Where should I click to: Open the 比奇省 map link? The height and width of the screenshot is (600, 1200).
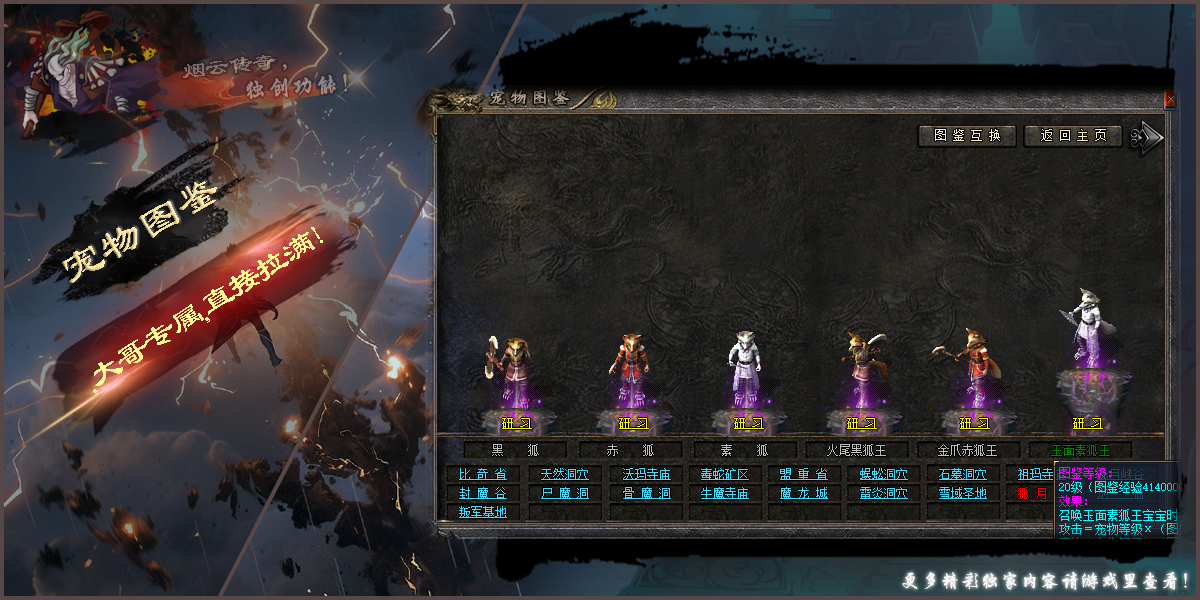483,474
